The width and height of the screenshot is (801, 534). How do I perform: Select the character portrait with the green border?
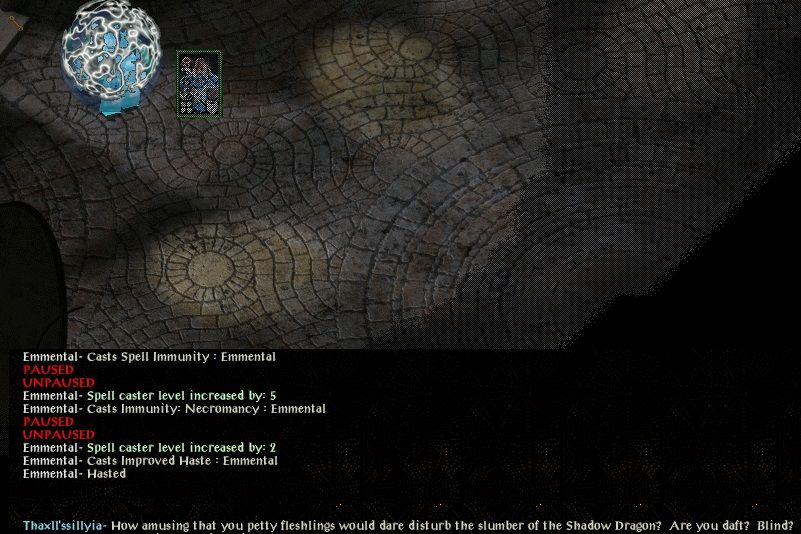coord(199,85)
